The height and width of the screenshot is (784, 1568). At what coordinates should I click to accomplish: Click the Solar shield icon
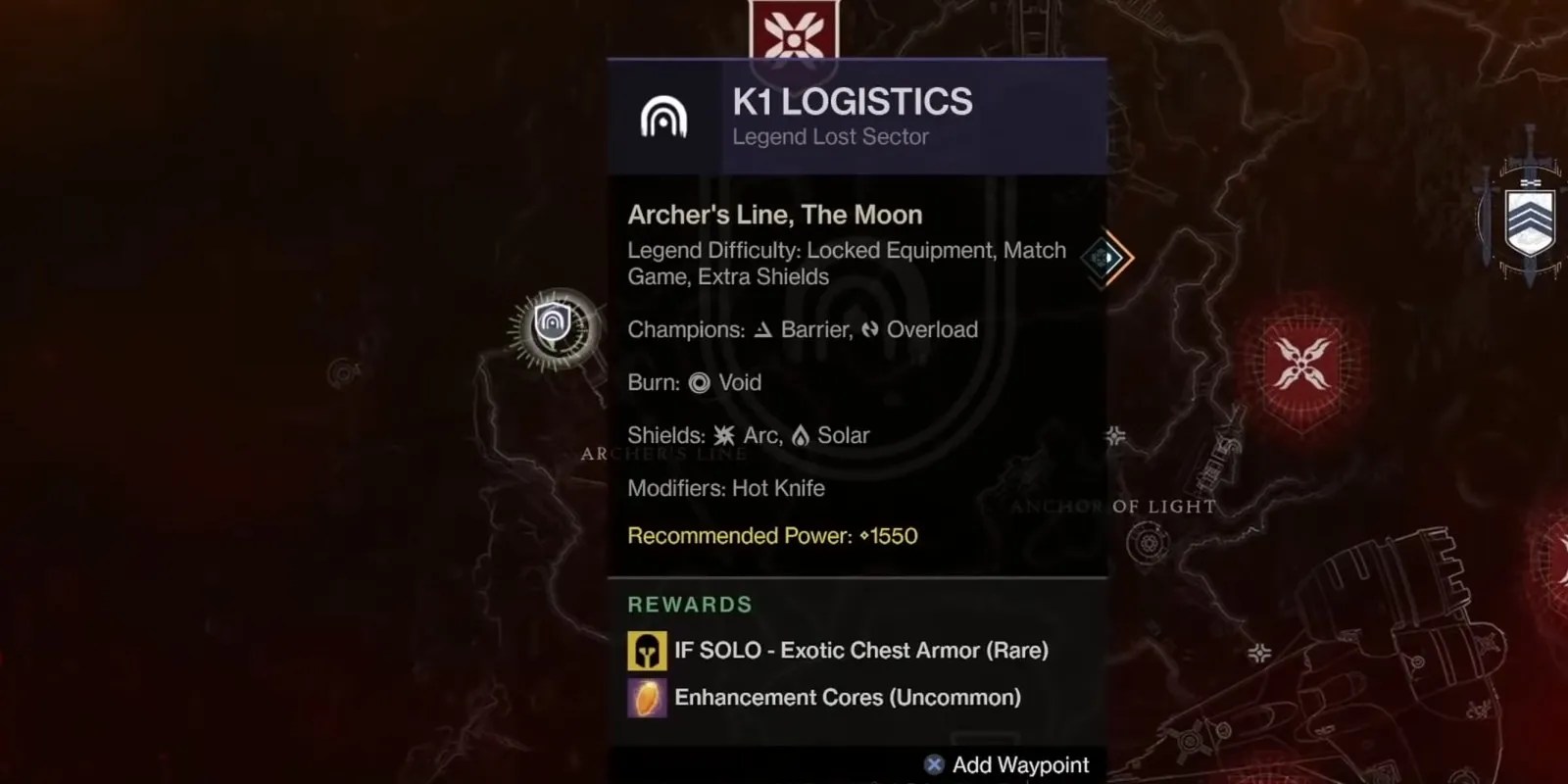802,435
